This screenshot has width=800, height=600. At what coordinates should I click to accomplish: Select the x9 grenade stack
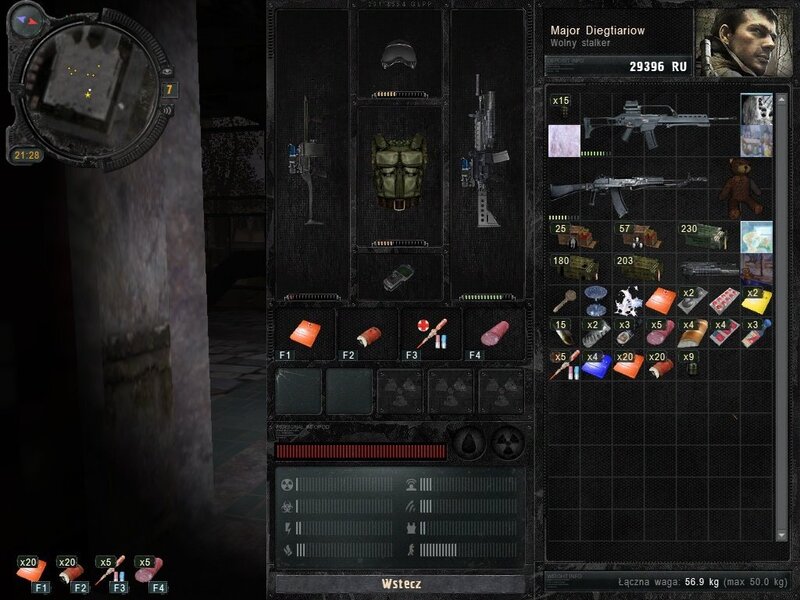(x=691, y=366)
